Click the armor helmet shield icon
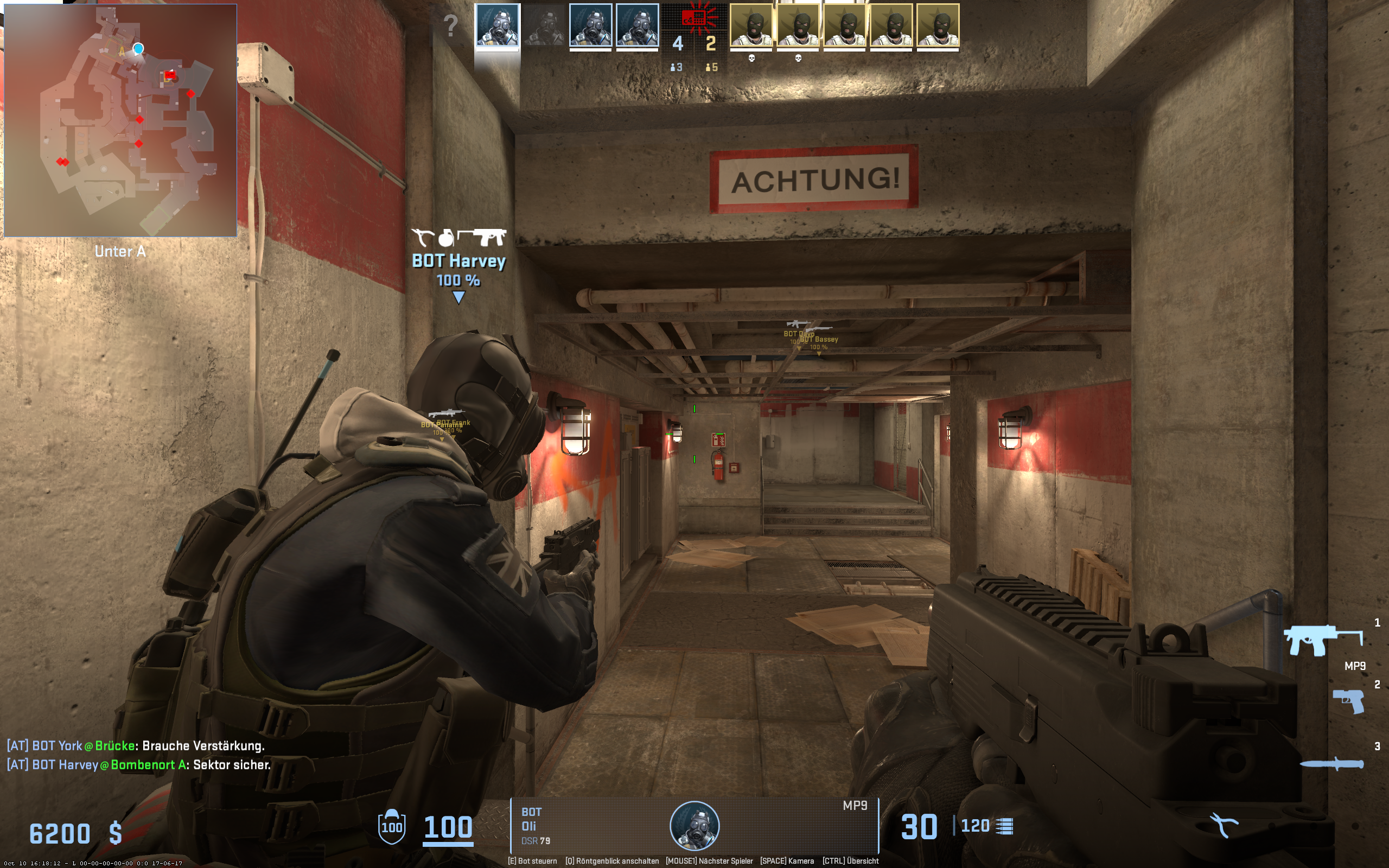The image size is (1389, 868). [392, 826]
